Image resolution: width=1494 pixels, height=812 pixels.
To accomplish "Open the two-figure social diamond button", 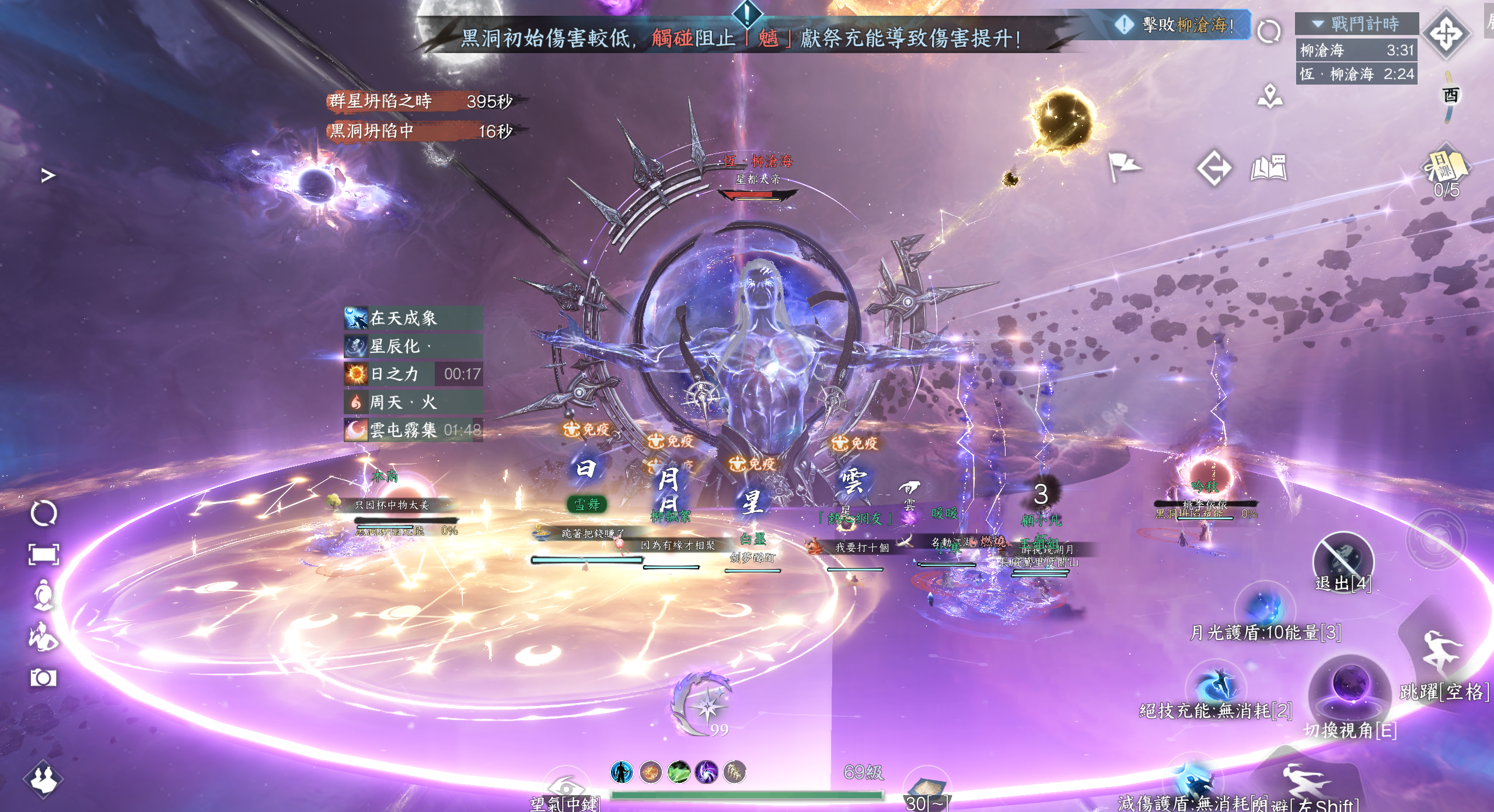I will click(44, 779).
